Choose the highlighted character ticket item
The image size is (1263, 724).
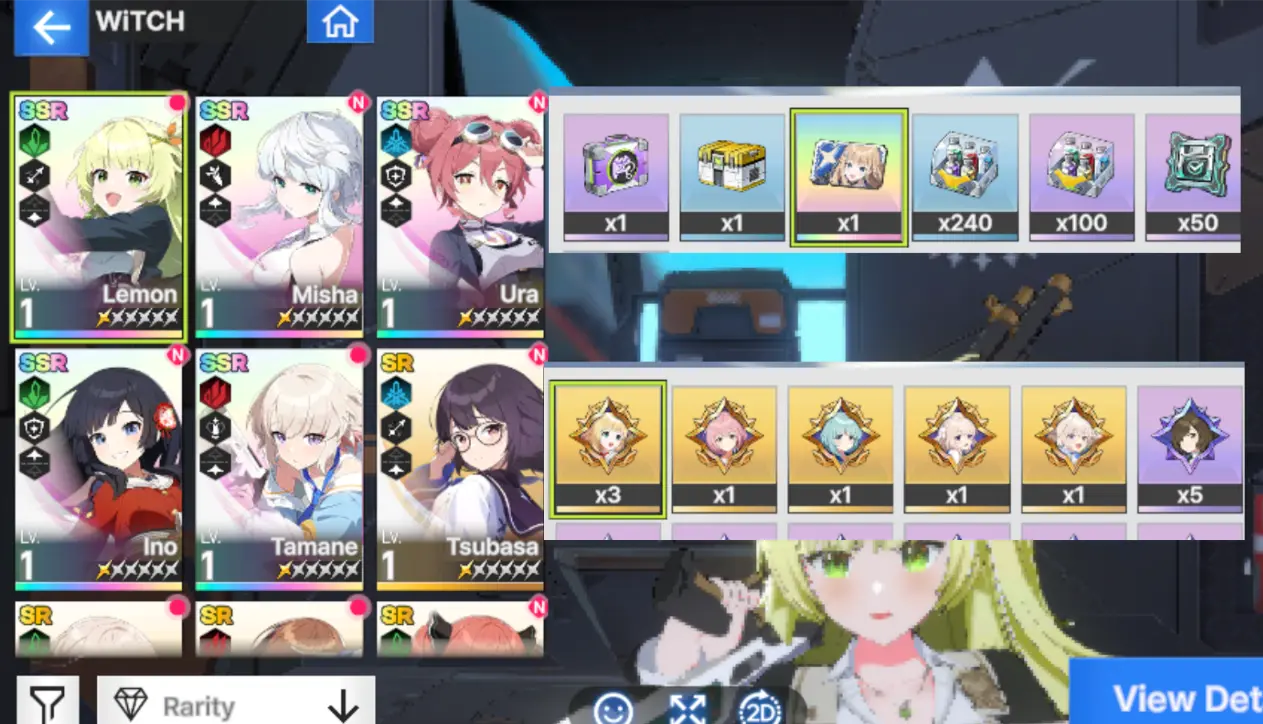coord(849,177)
